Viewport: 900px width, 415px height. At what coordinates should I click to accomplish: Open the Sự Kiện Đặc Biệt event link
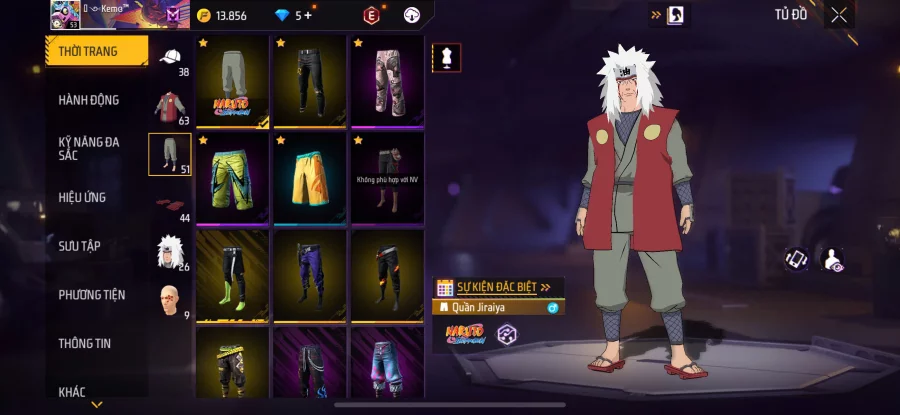click(497, 287)
